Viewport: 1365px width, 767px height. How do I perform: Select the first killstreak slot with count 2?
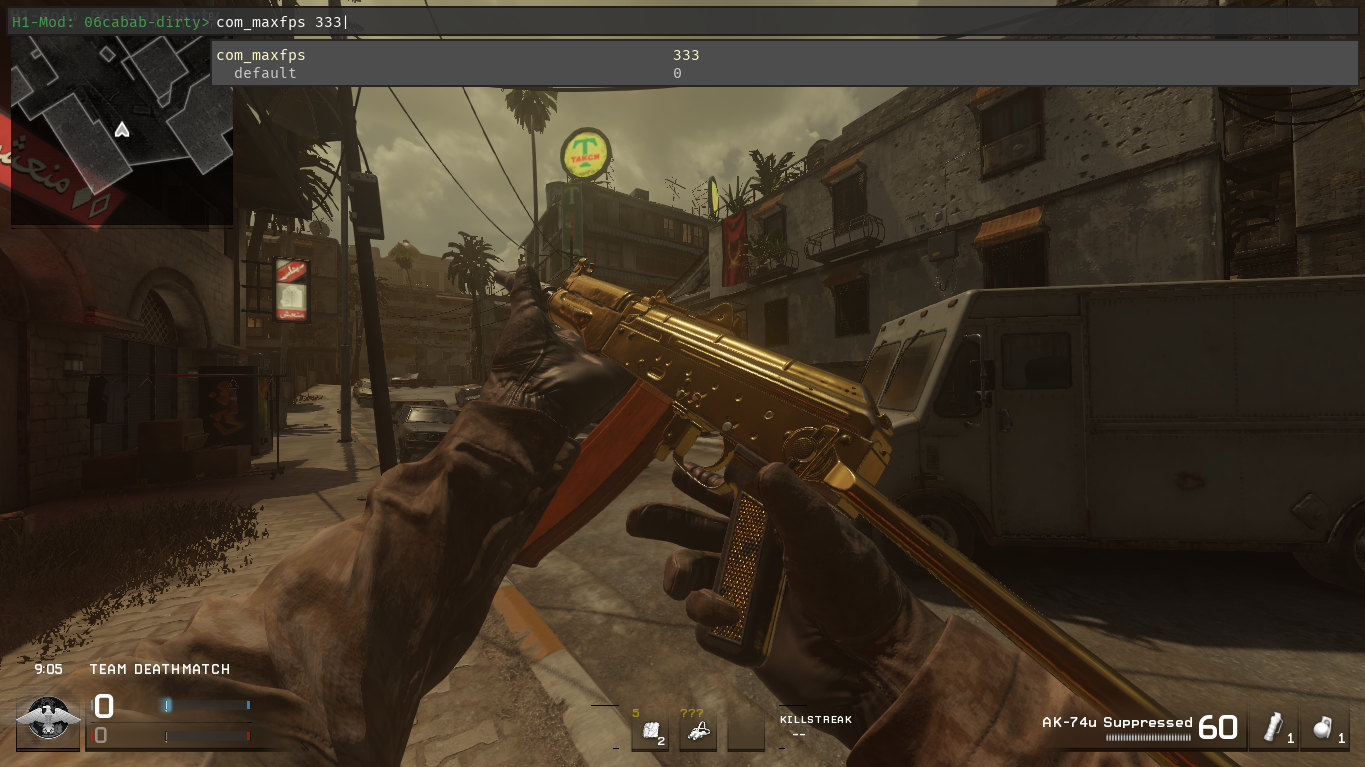coord(649,732)
